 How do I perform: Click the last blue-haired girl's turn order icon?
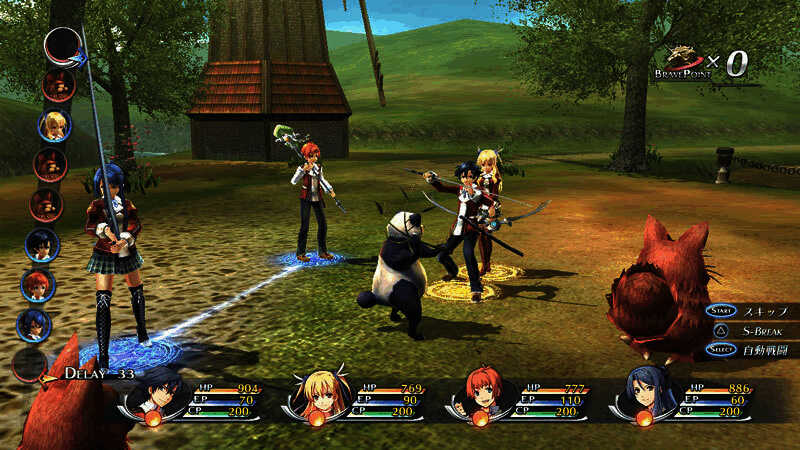pyautogui.click(x=34, y=325)
